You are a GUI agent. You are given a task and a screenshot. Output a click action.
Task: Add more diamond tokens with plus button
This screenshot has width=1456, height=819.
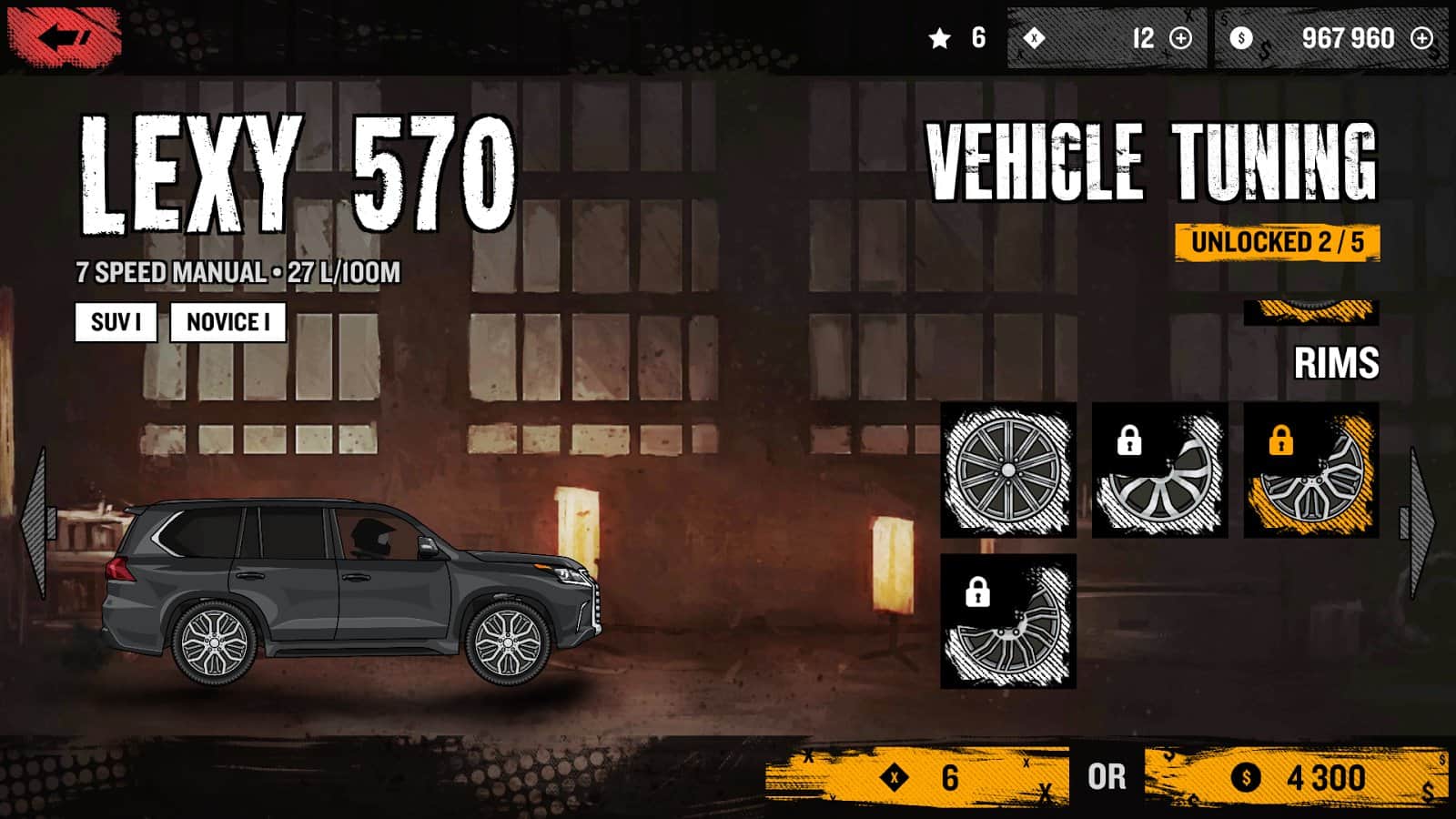tap(1180, 38)
